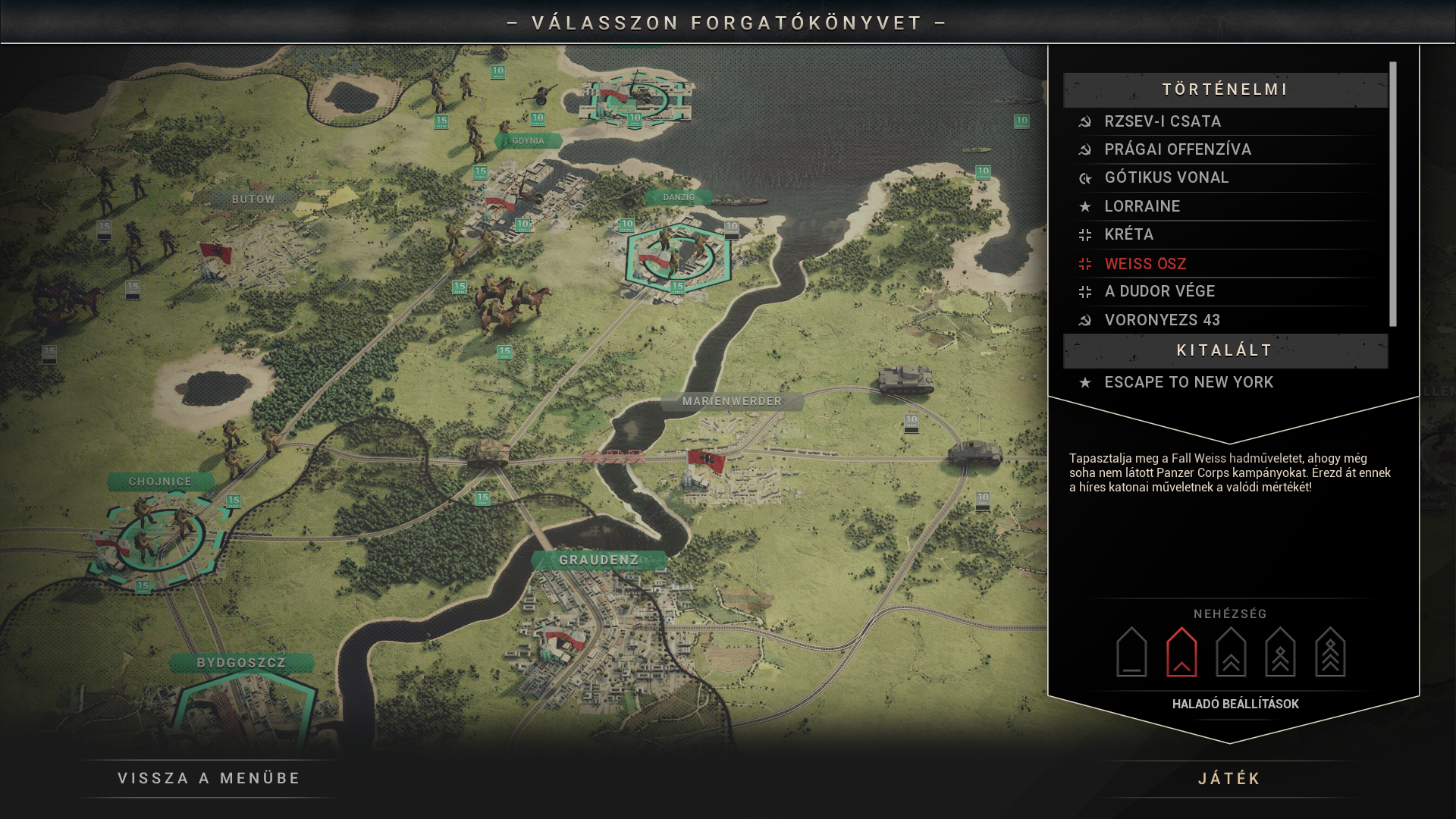Open Haladó Beállítások advanced settings
1456x819 pixels.
(x=1235, y=704)
